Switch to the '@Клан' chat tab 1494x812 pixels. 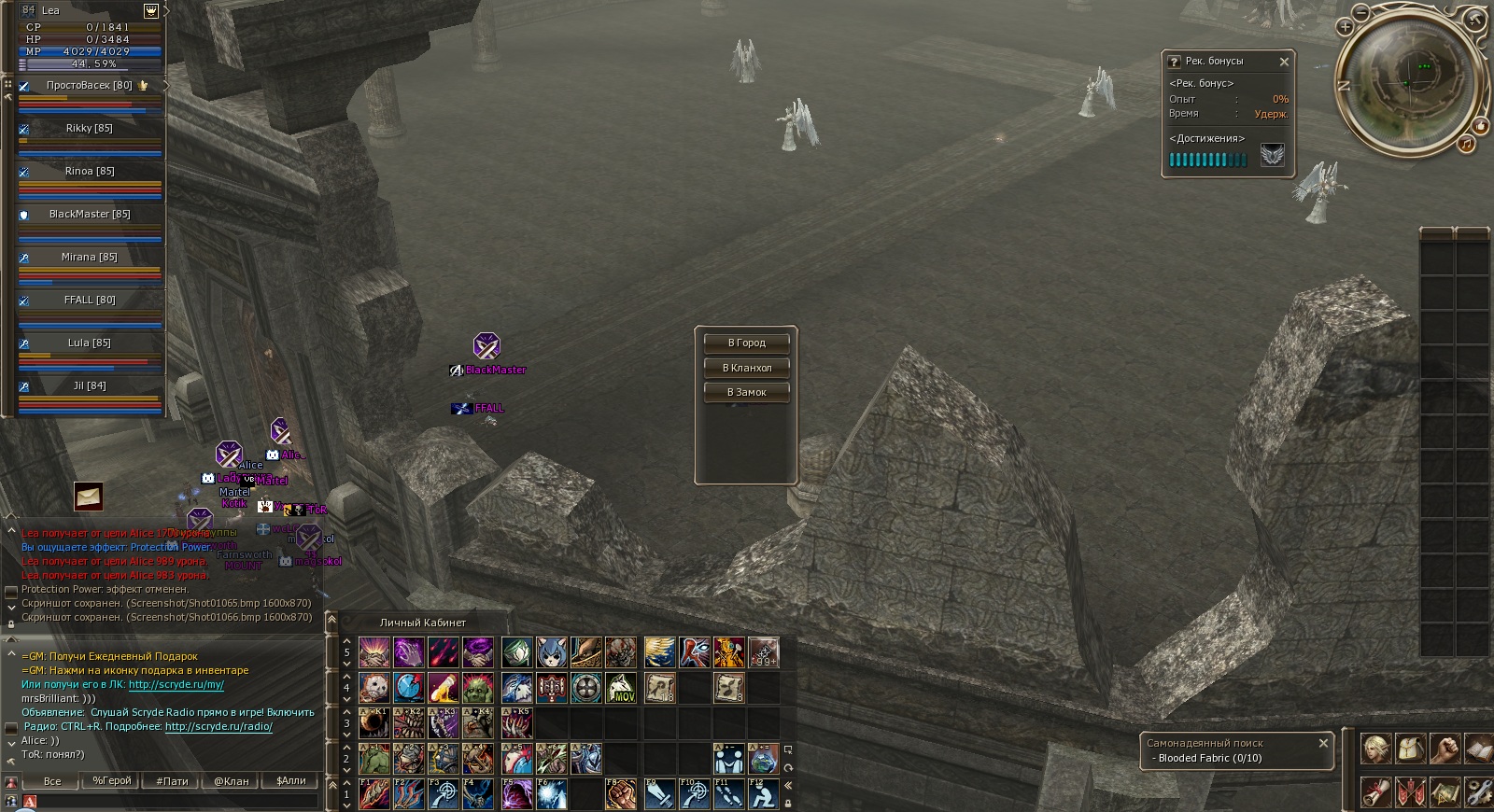click(232, 781)
